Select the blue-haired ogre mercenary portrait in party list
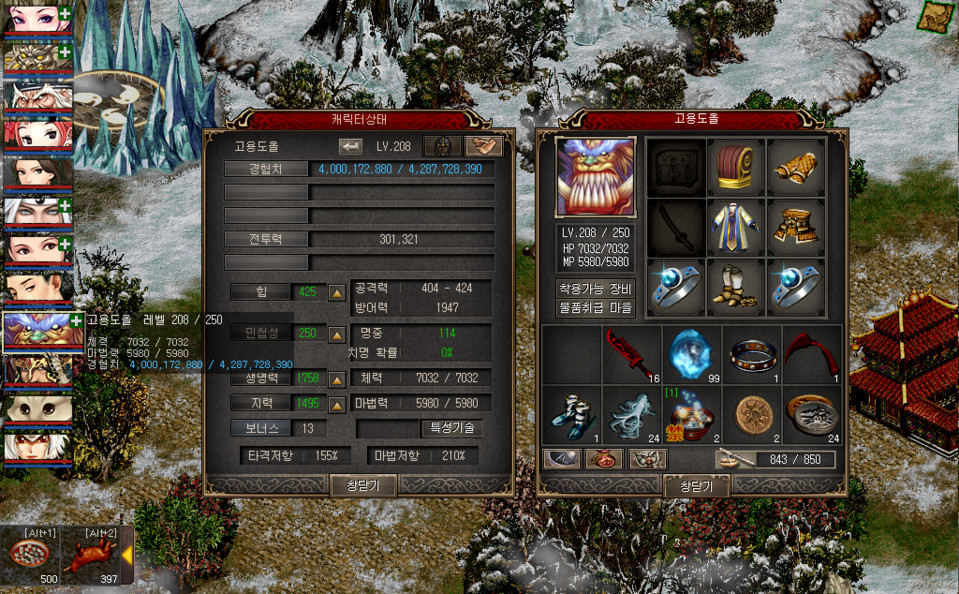The height and width of the screenshot is (594, 959). 36,330
